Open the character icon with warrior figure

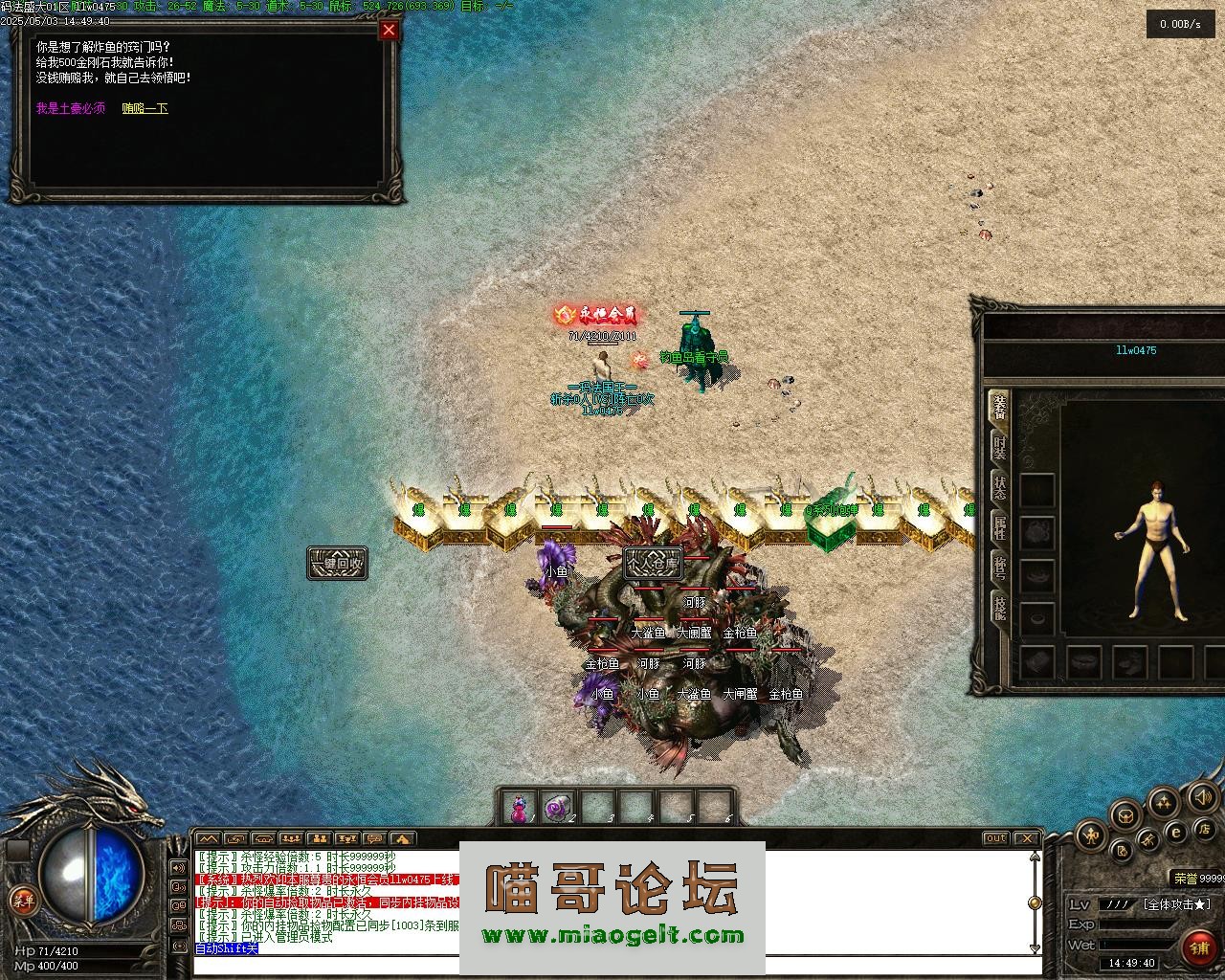(1092, 835)
